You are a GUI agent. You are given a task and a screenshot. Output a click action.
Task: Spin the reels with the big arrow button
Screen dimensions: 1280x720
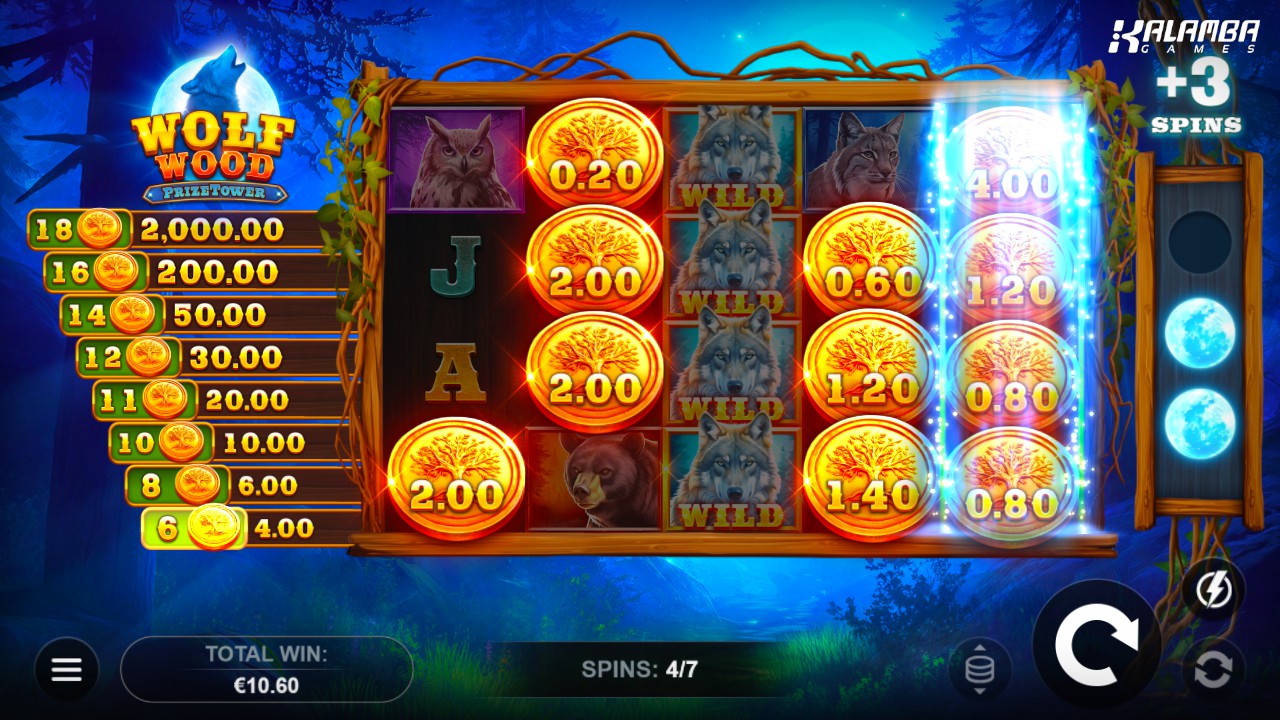point(1096,645)
